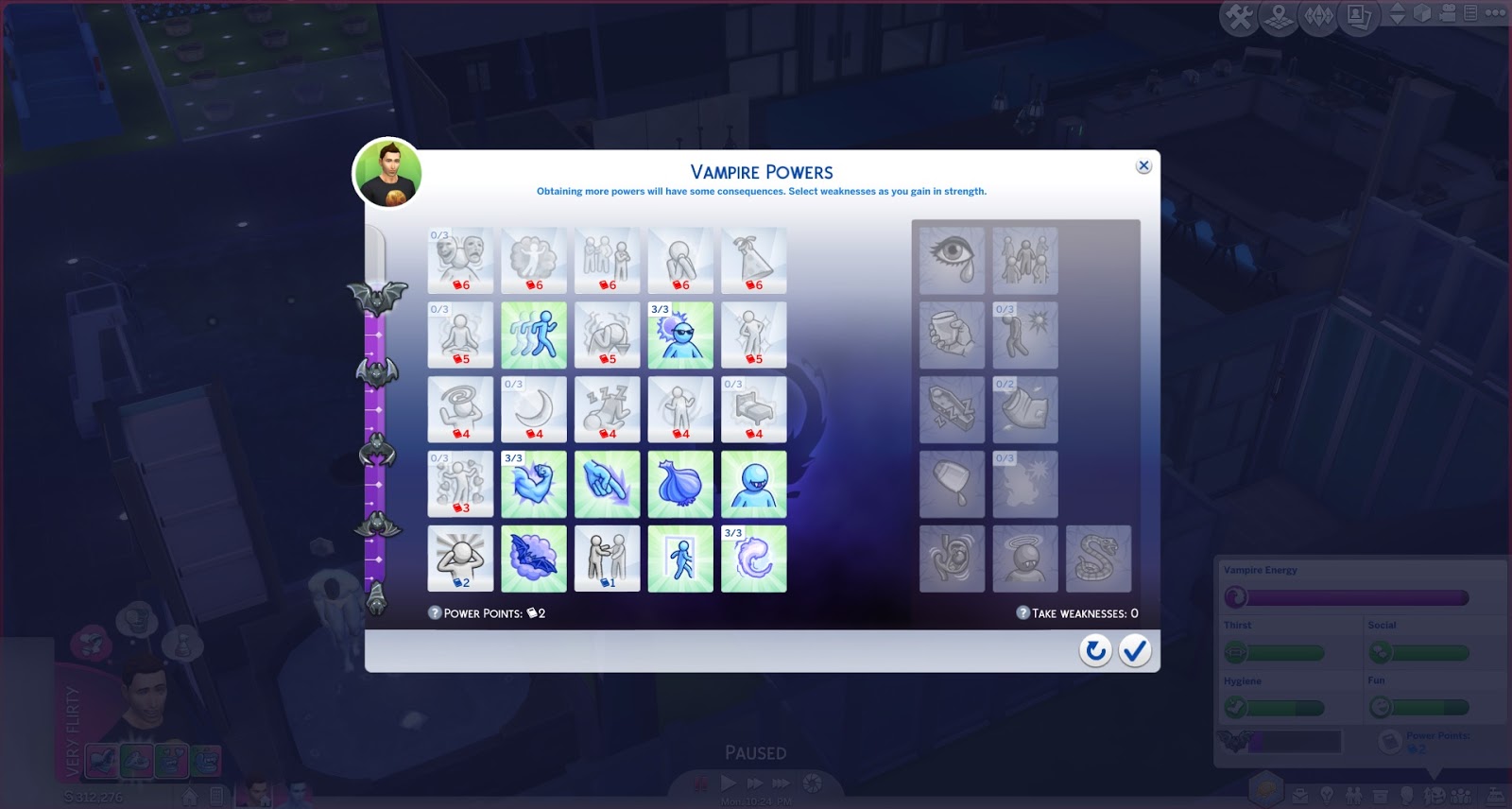Toggle the Paused game speed control
Viewport: 1512px width, 809px height.
701,783
